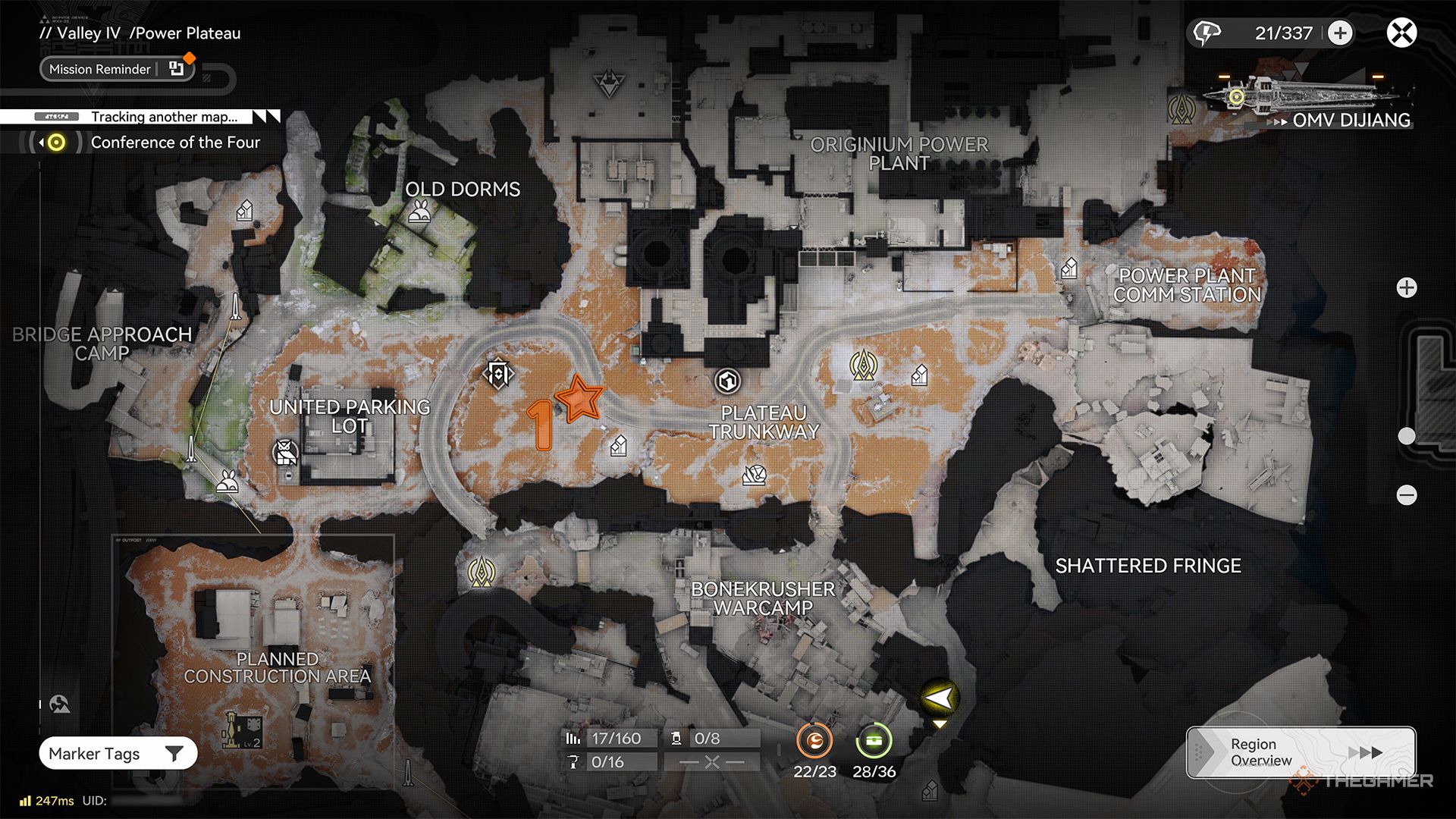Open the Planned Construction Area outpost marker

(x=244, y=730)
